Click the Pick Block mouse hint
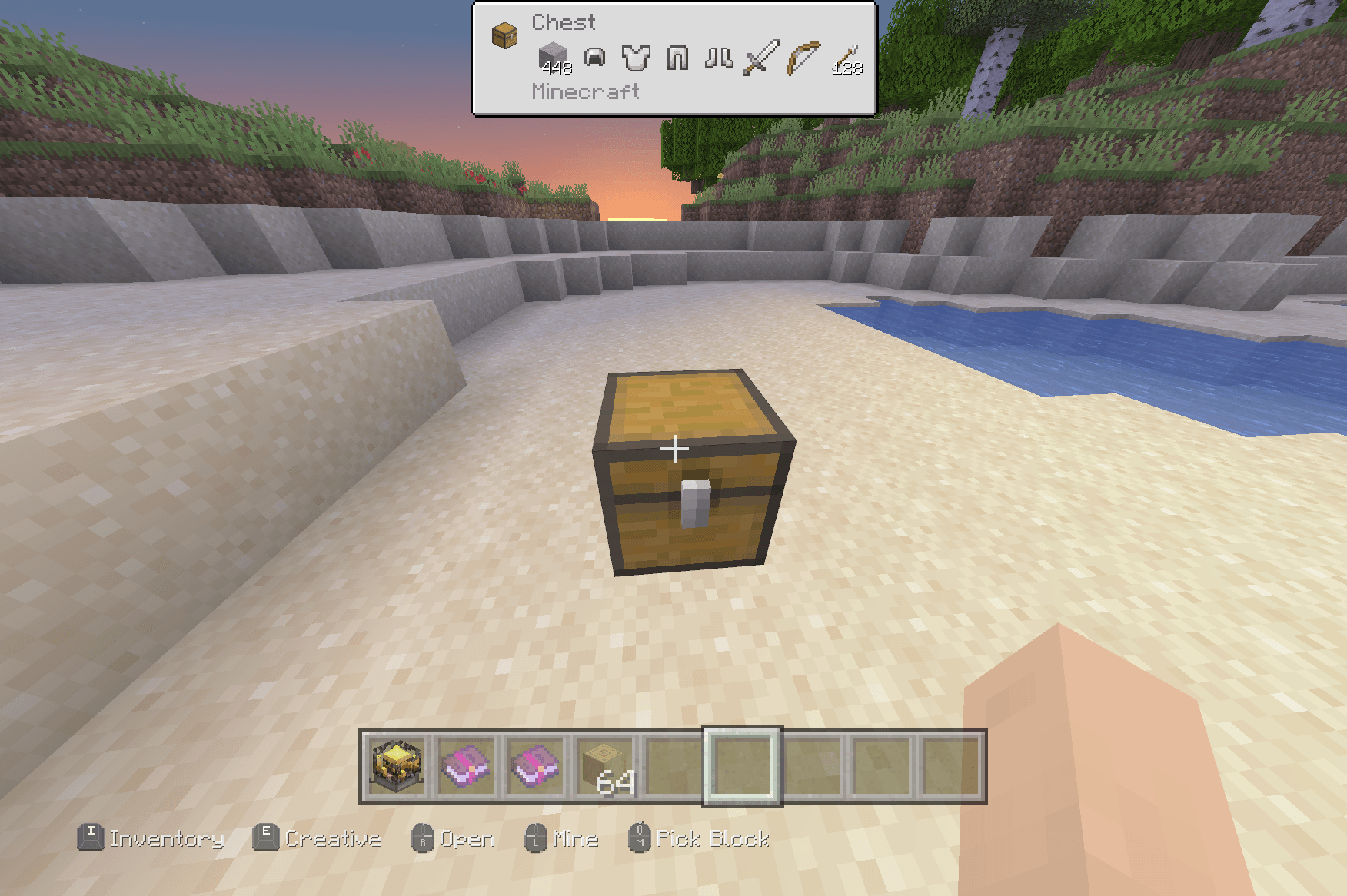The height and width of the screenshot is (896, 1347). pyautogui.click(x=711, y=839)
